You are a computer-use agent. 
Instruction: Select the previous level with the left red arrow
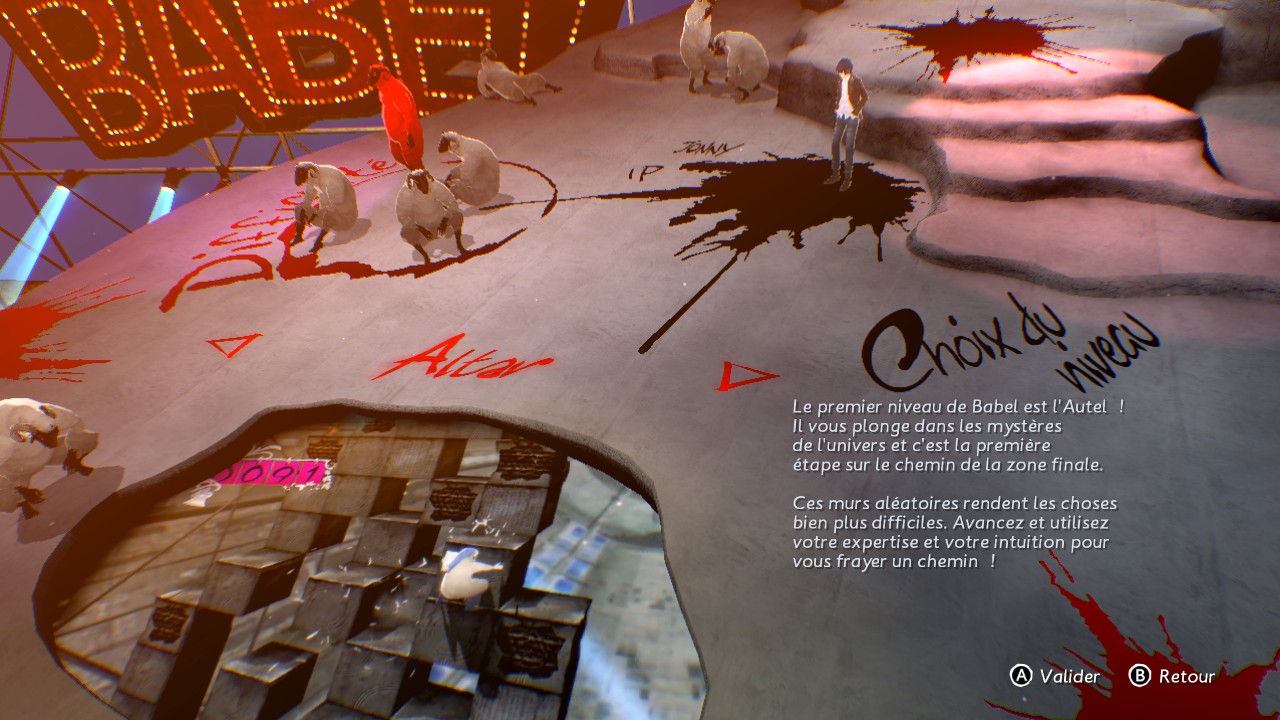(x=233, y=345)
